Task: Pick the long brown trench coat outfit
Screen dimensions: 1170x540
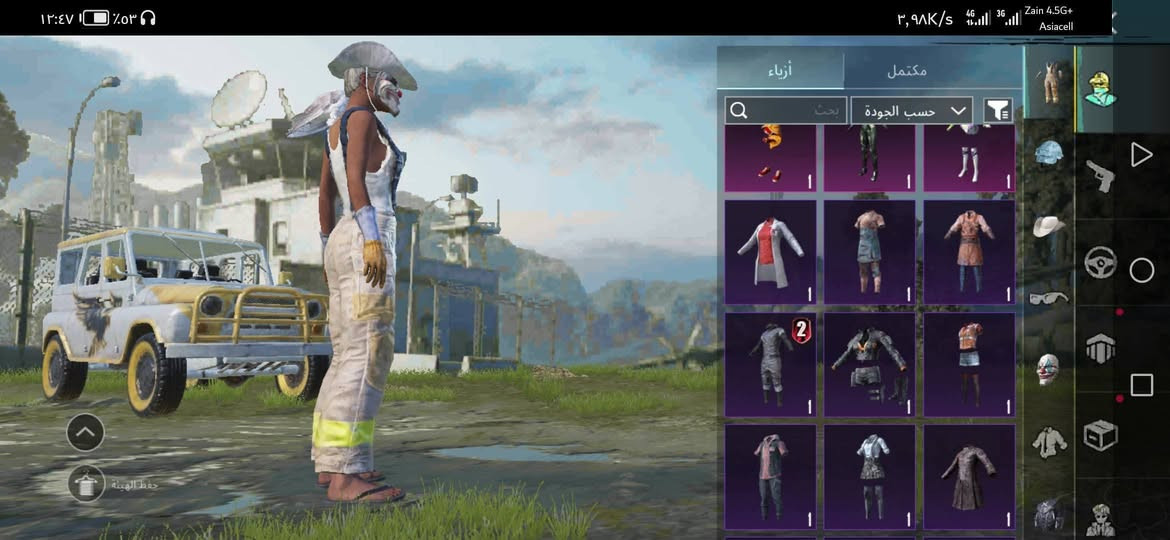Action: click(x=968, y=476)
